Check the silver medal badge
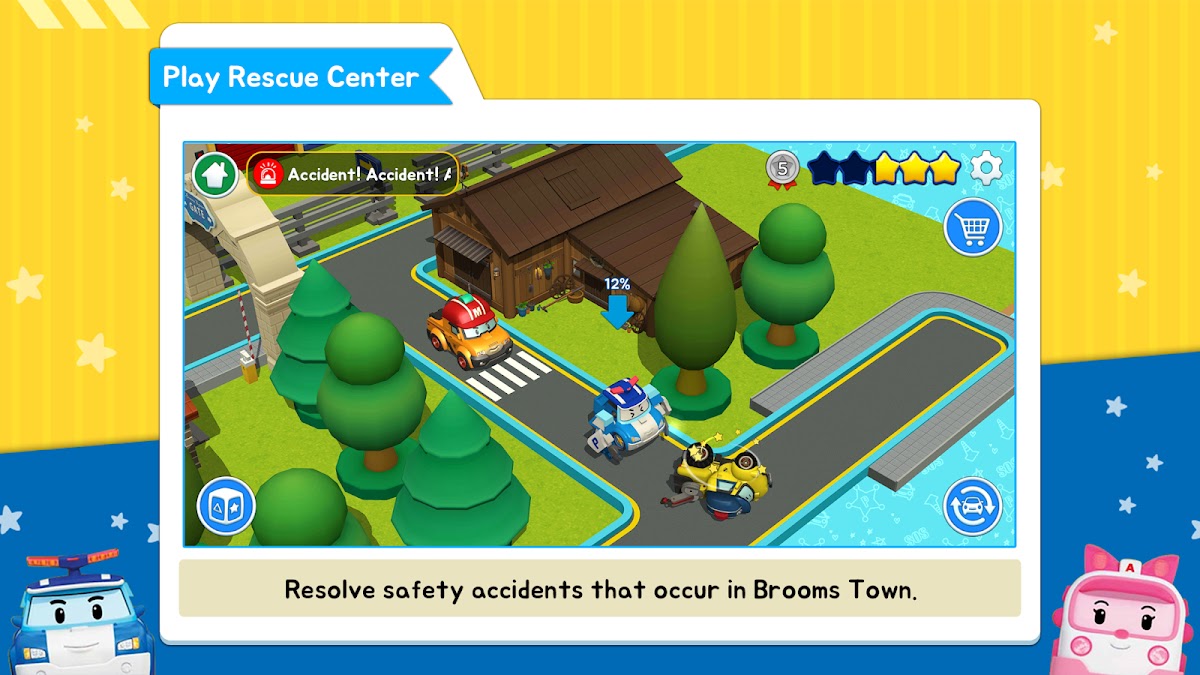The width and height of the screenshot is (1200, 675). [783, 169]
